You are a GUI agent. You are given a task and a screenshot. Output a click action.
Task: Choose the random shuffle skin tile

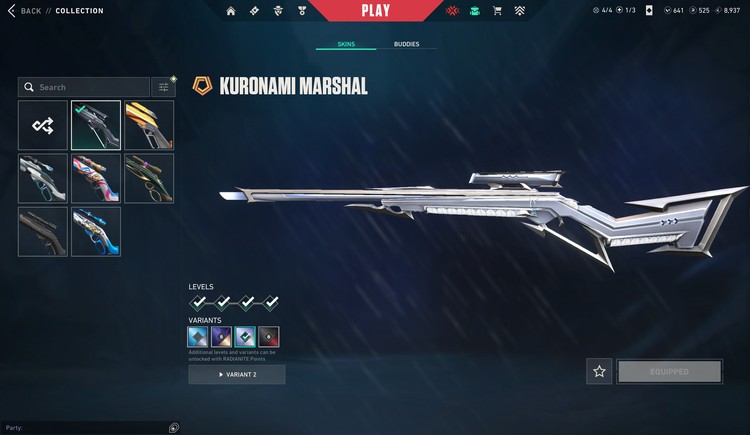tap(43, 125)
